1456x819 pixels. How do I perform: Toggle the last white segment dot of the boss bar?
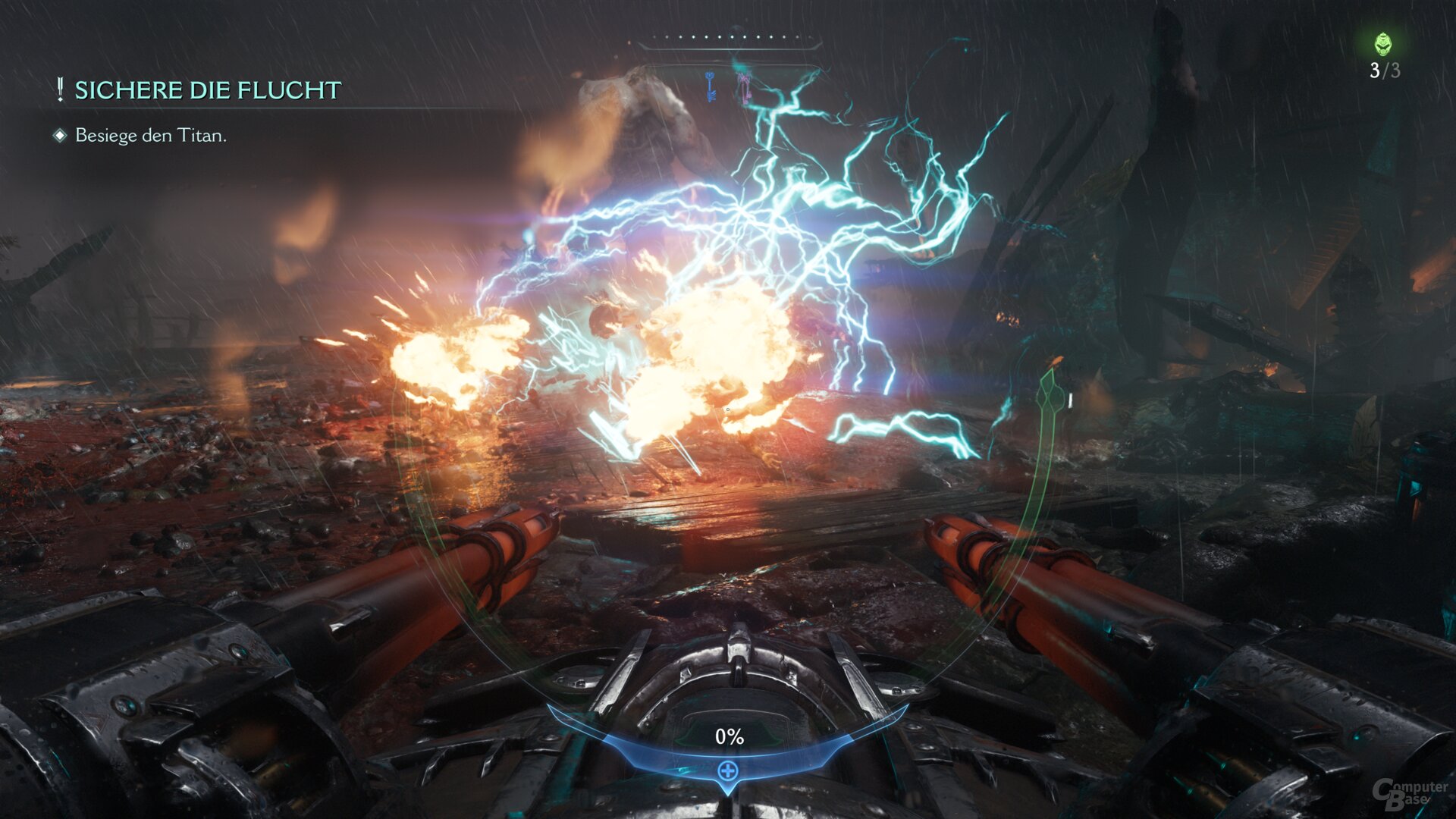[x=809, y=37]
